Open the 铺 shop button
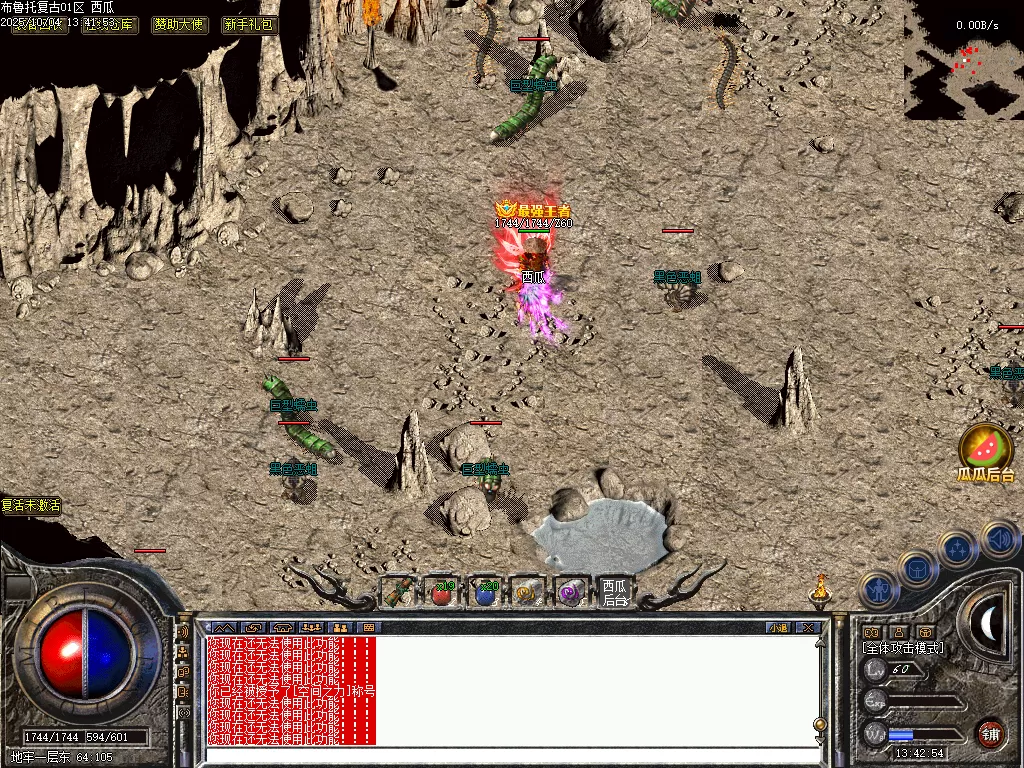1024x768 pixels. (x=990, y=732)
